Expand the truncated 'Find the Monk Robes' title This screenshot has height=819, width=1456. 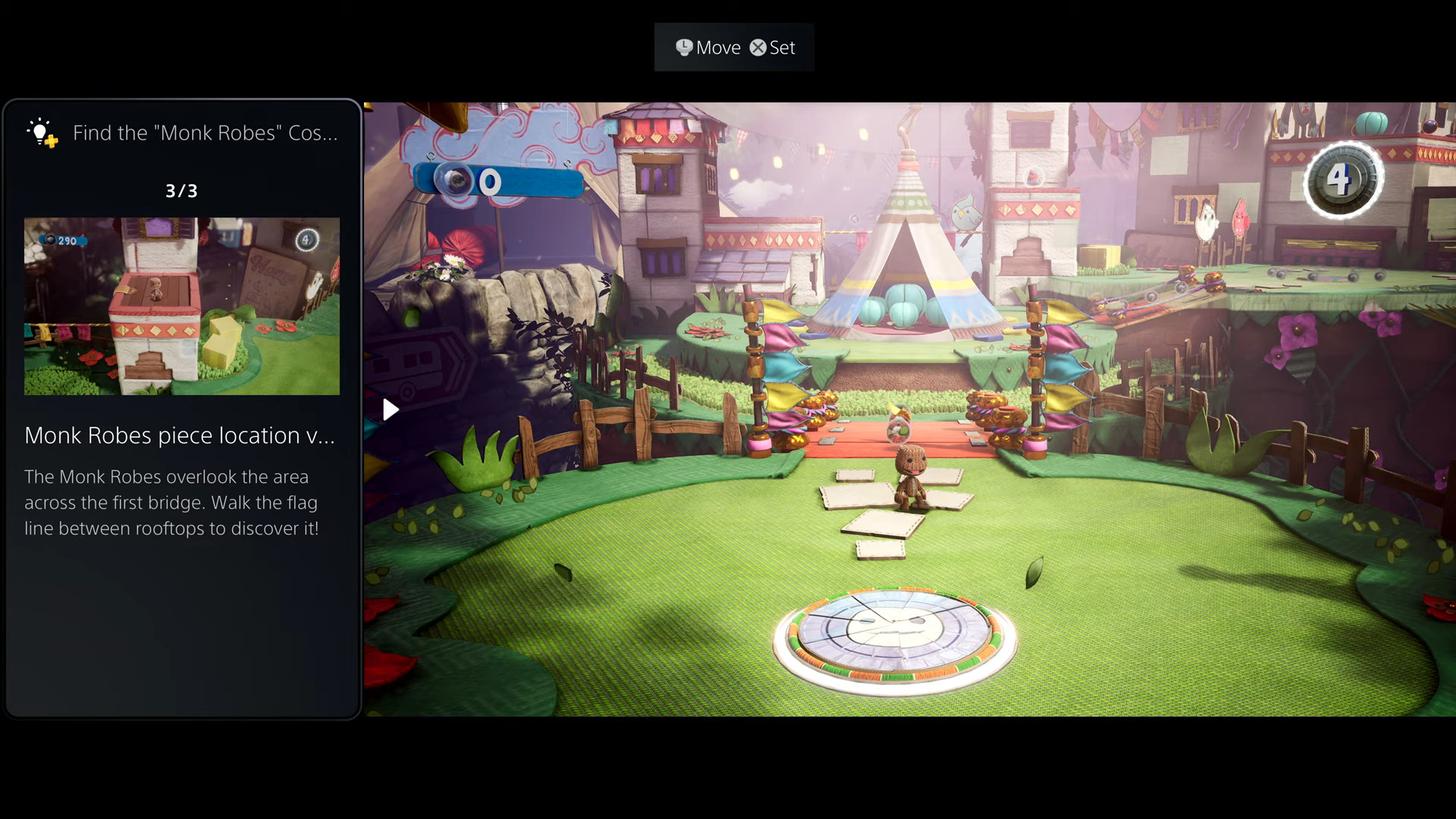pos(205,133)
